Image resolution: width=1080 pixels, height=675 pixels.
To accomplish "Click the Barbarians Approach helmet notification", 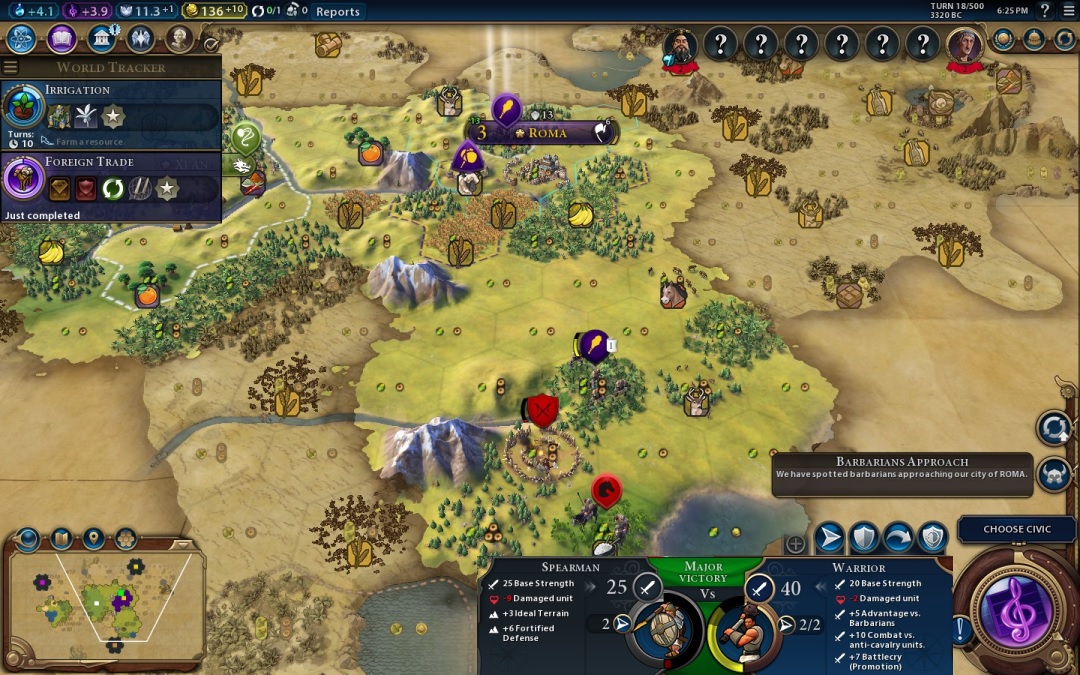I will coord(1054,474).
